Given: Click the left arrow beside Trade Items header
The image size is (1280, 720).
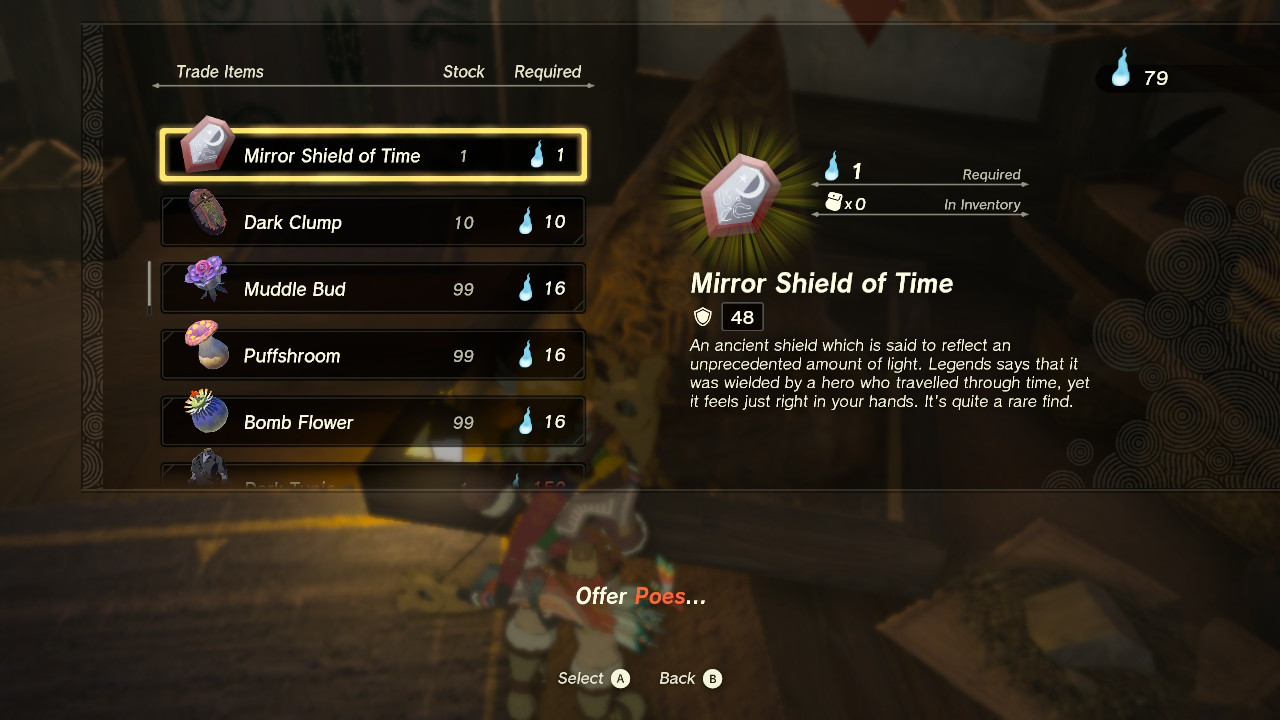Looking at the screenshot, I should (154, 86).
